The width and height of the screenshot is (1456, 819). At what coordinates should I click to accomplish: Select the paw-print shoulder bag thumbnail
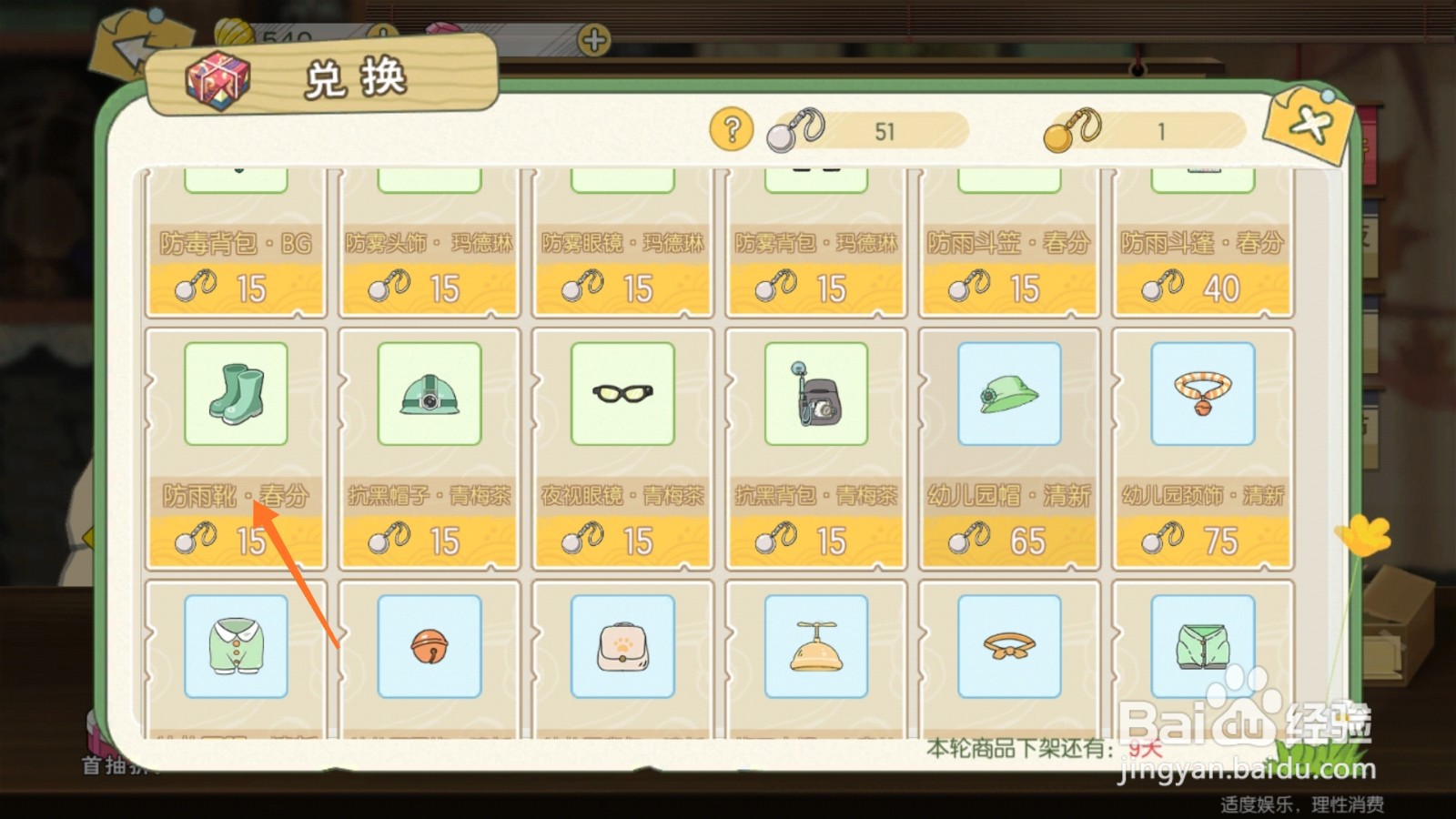point(622,646)
